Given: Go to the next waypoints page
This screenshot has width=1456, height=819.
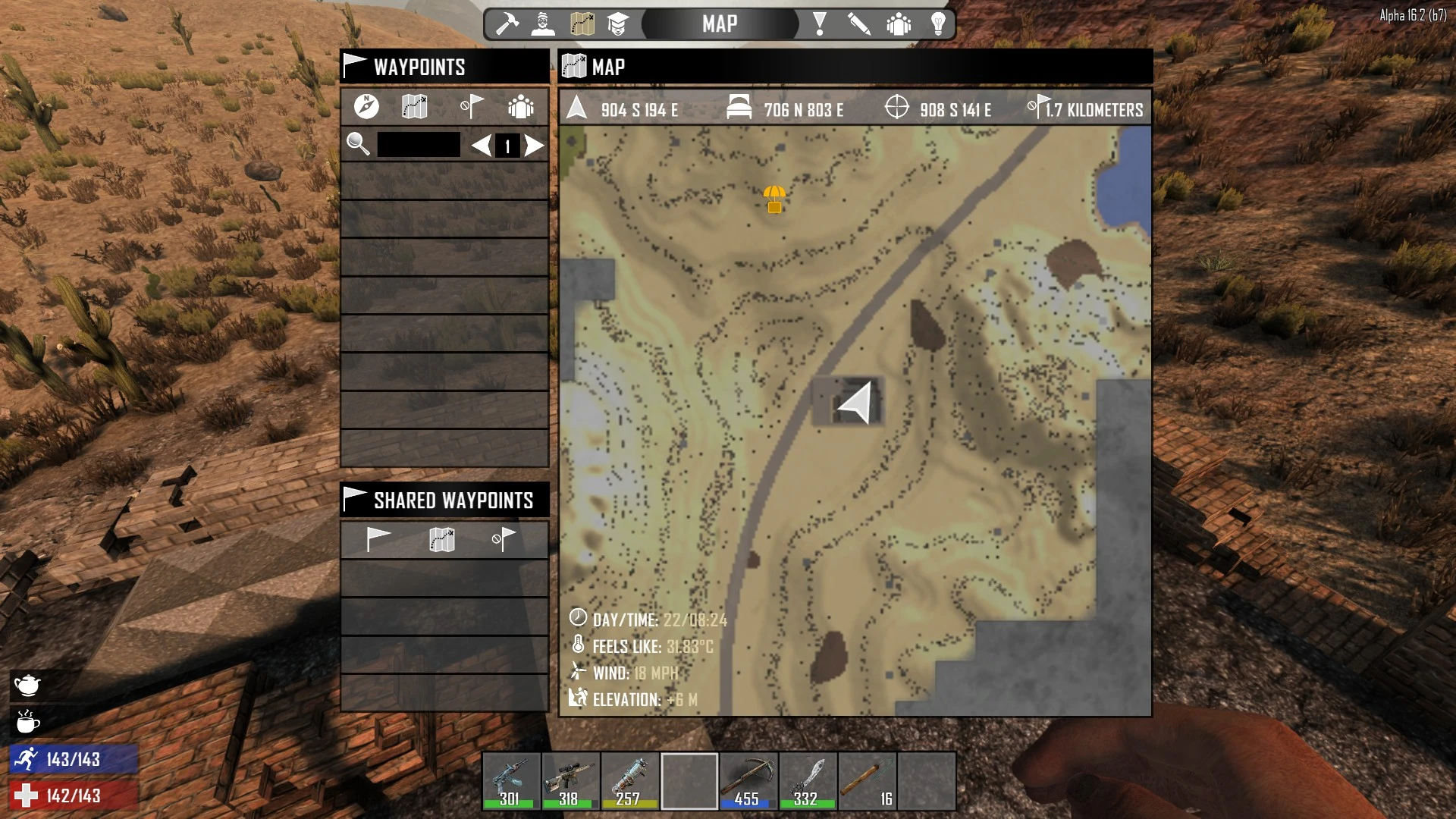Looking at the screenshot, I should (x=535, y=145).
